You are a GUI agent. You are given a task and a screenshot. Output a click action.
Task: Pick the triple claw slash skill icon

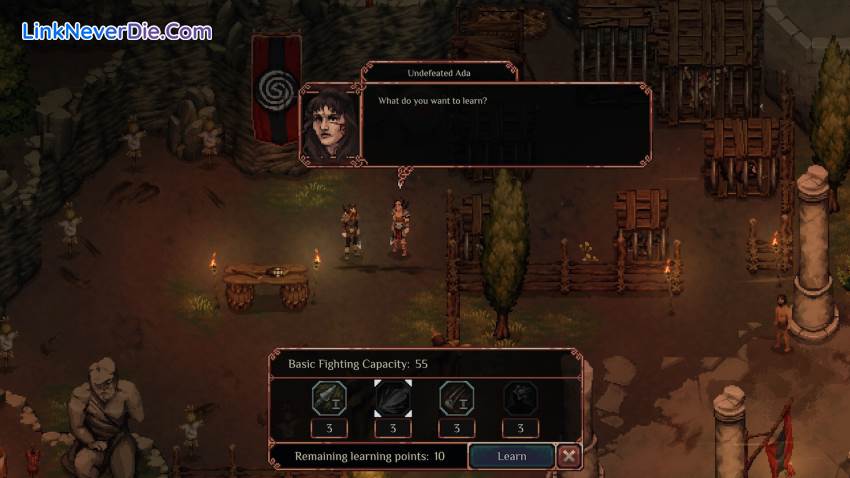pyautogui.click(x=457, y=398)
